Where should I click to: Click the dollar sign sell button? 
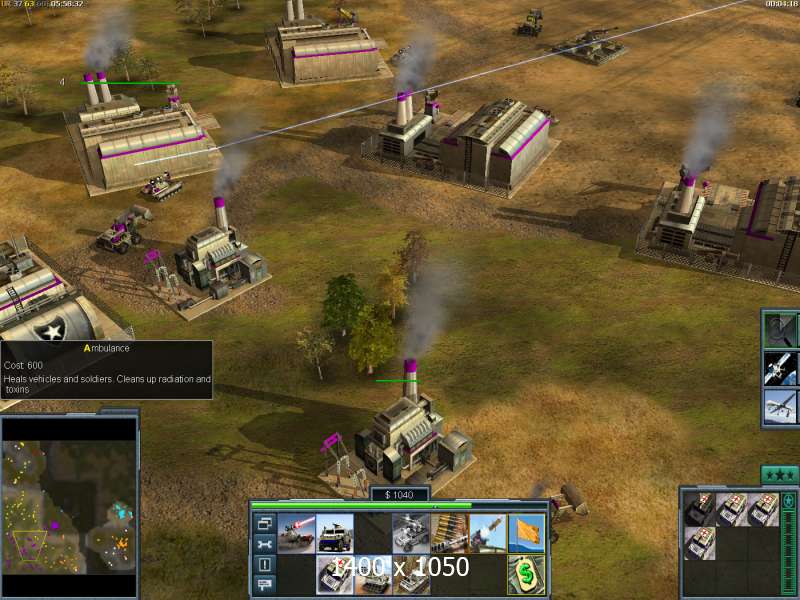click(x=525, y=575)
